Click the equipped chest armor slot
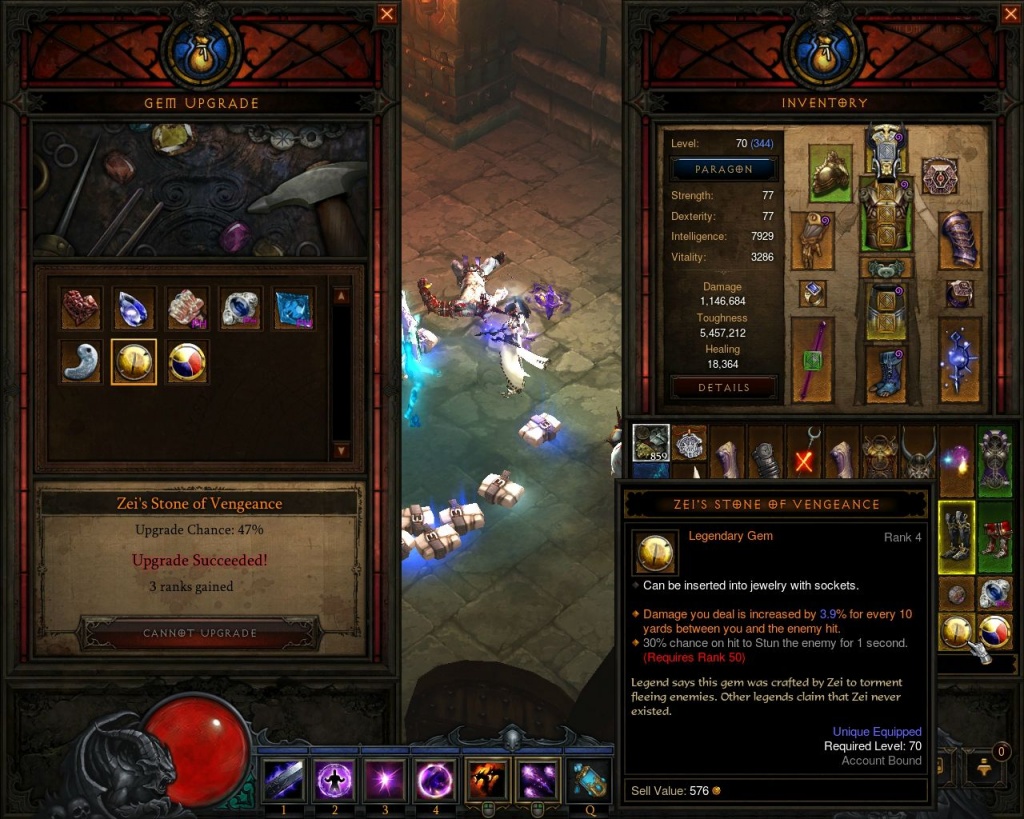 click(885, 216)
